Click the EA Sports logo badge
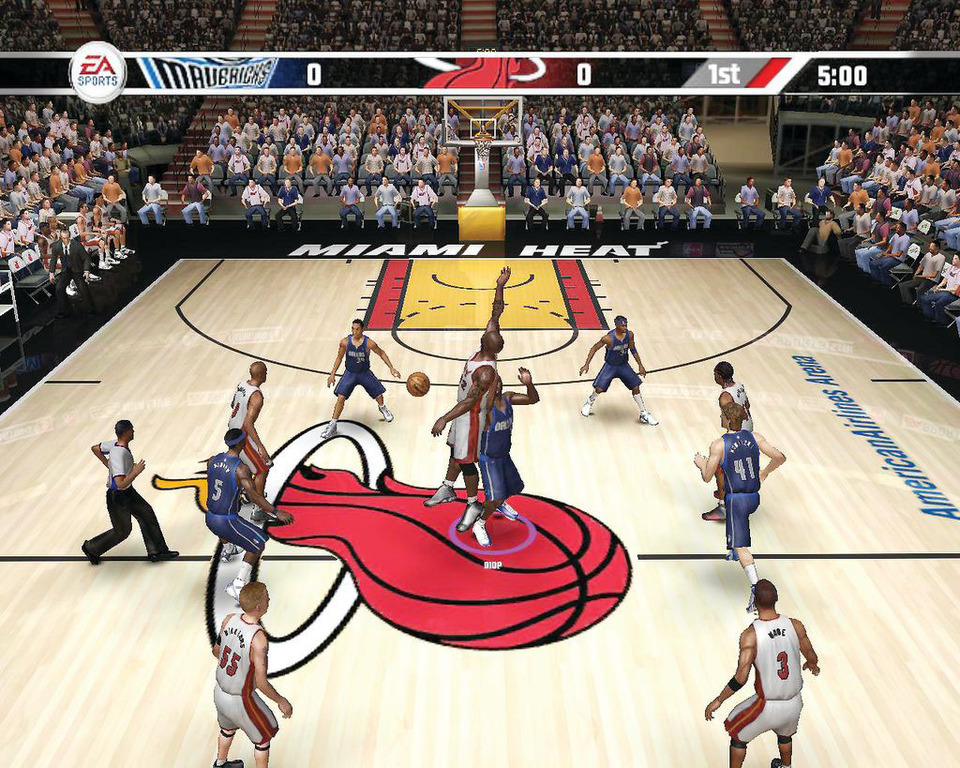 [x=97, y=72]
